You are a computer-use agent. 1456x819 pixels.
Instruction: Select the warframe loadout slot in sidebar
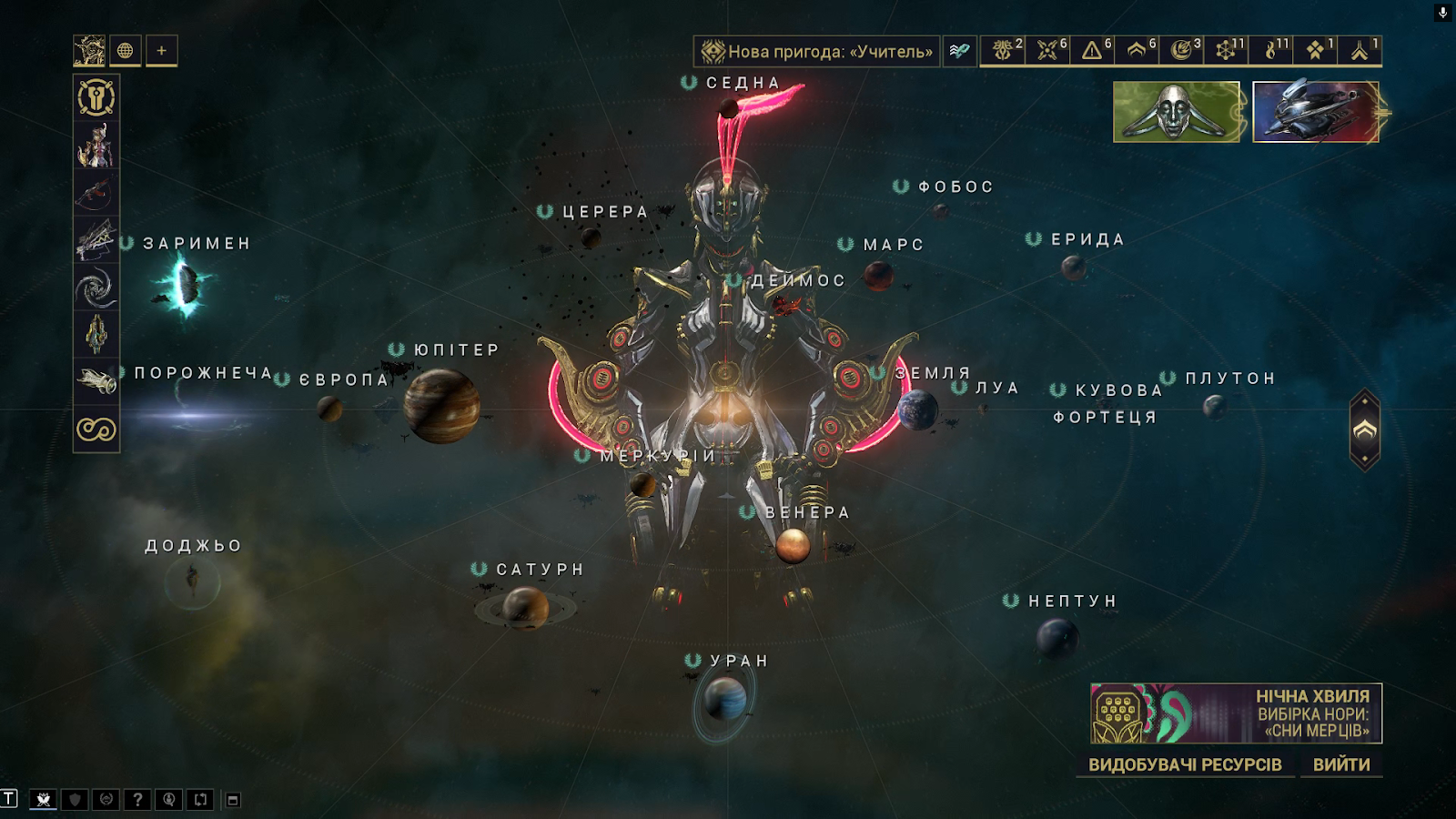coord(96,146)
